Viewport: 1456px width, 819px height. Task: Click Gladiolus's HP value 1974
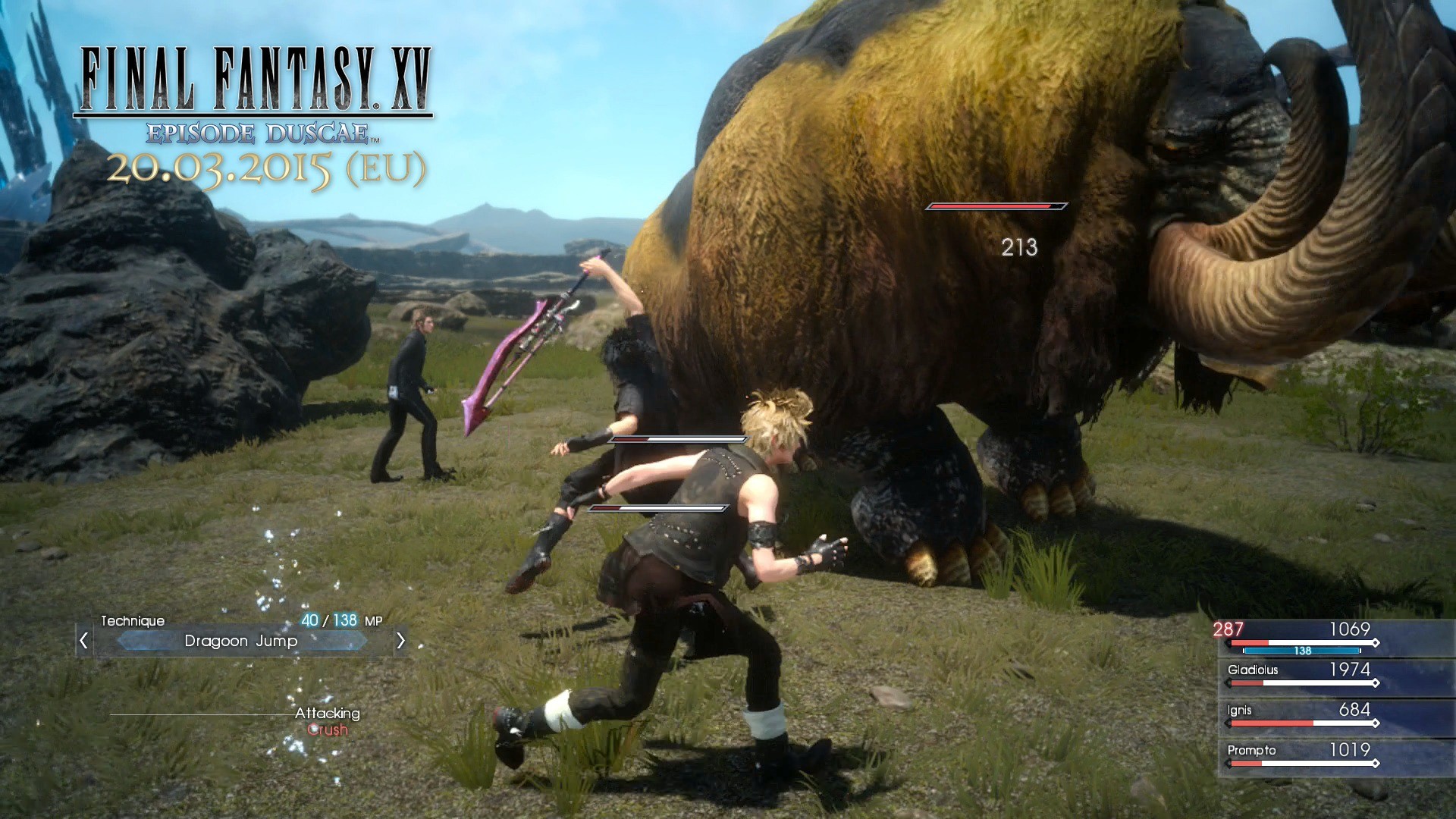click(x=1351, y=670)
